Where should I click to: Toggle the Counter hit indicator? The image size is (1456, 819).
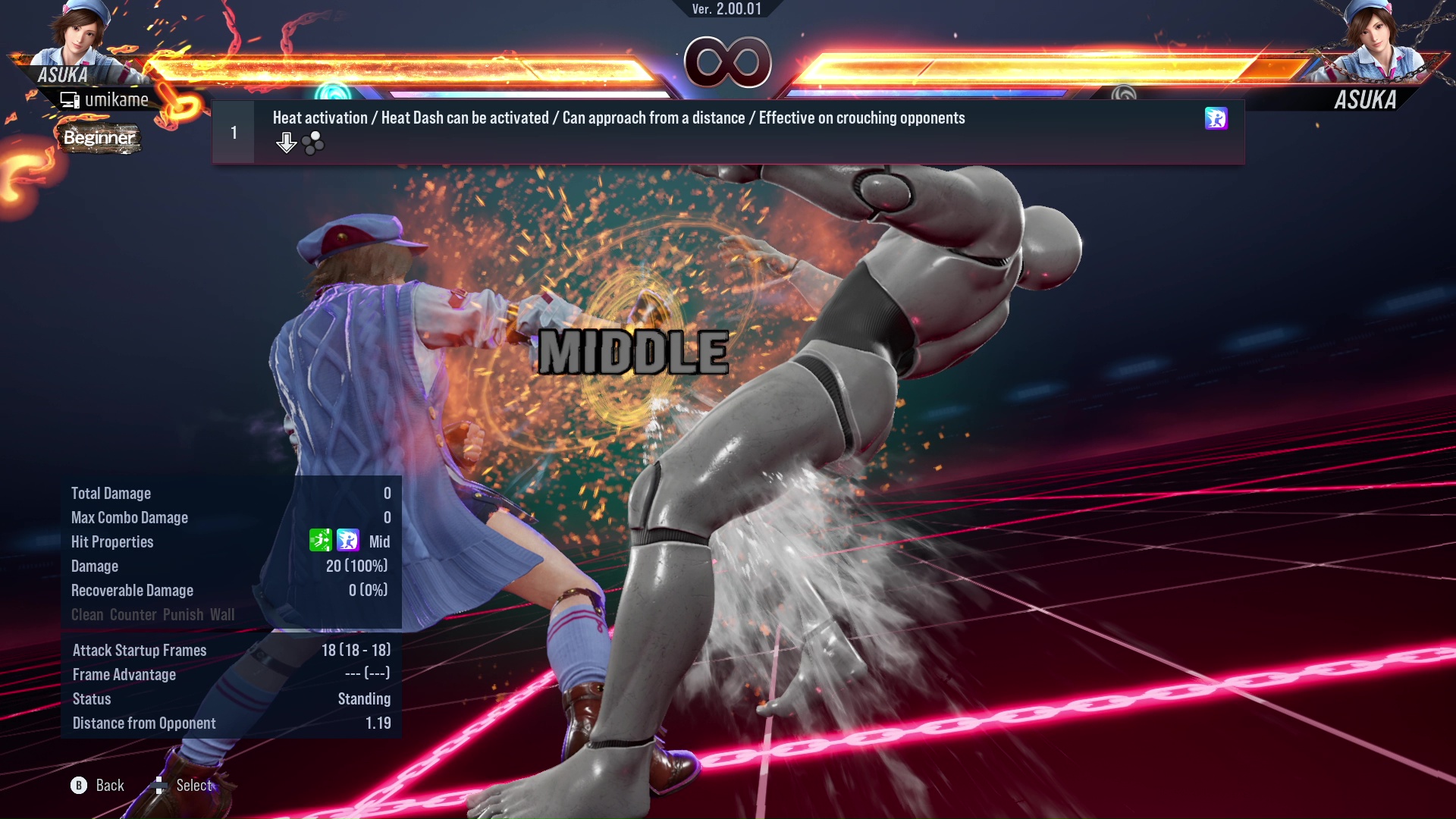pyautogui.click(x=133, y=615)
